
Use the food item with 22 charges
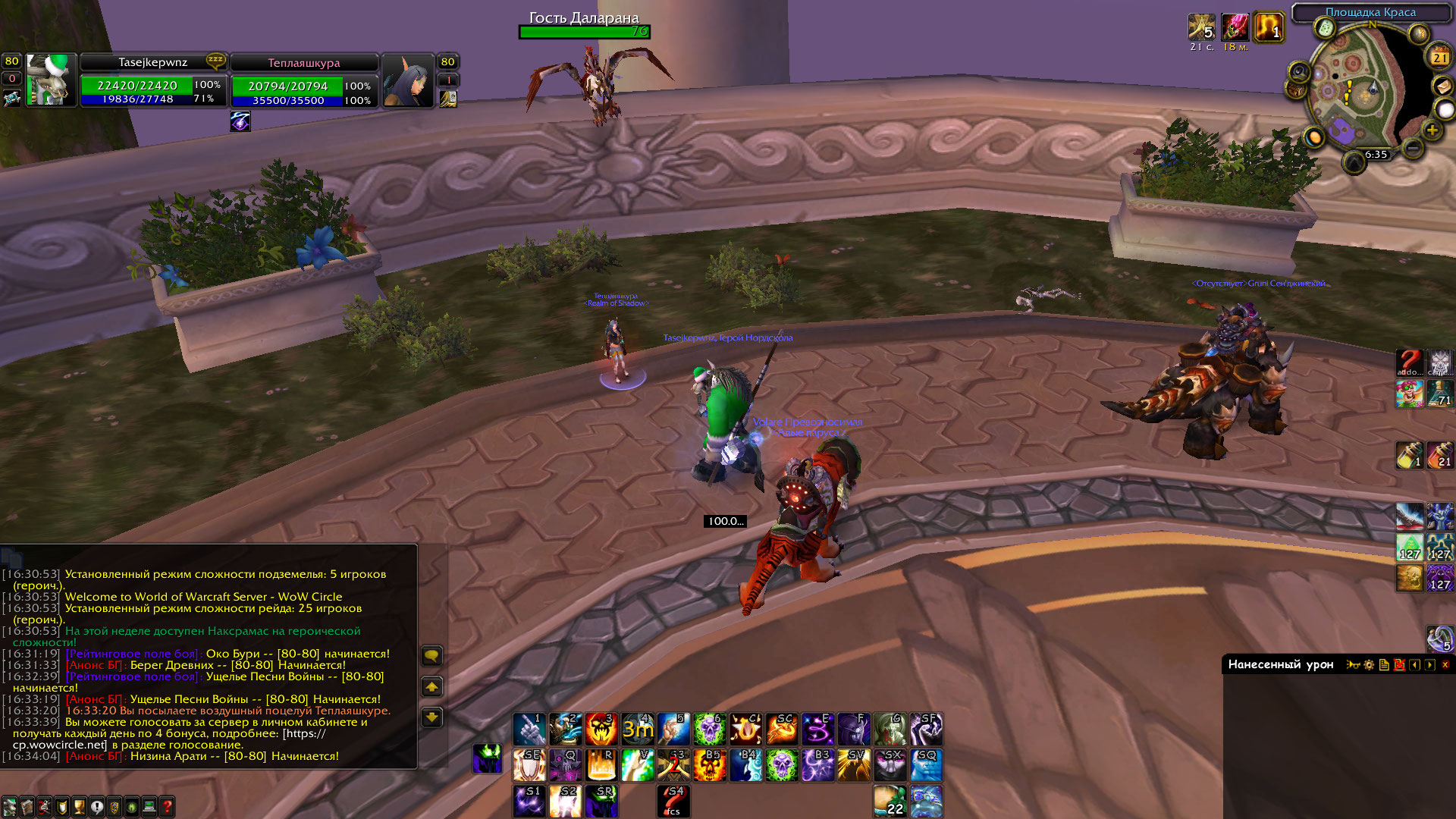point(890,801)
